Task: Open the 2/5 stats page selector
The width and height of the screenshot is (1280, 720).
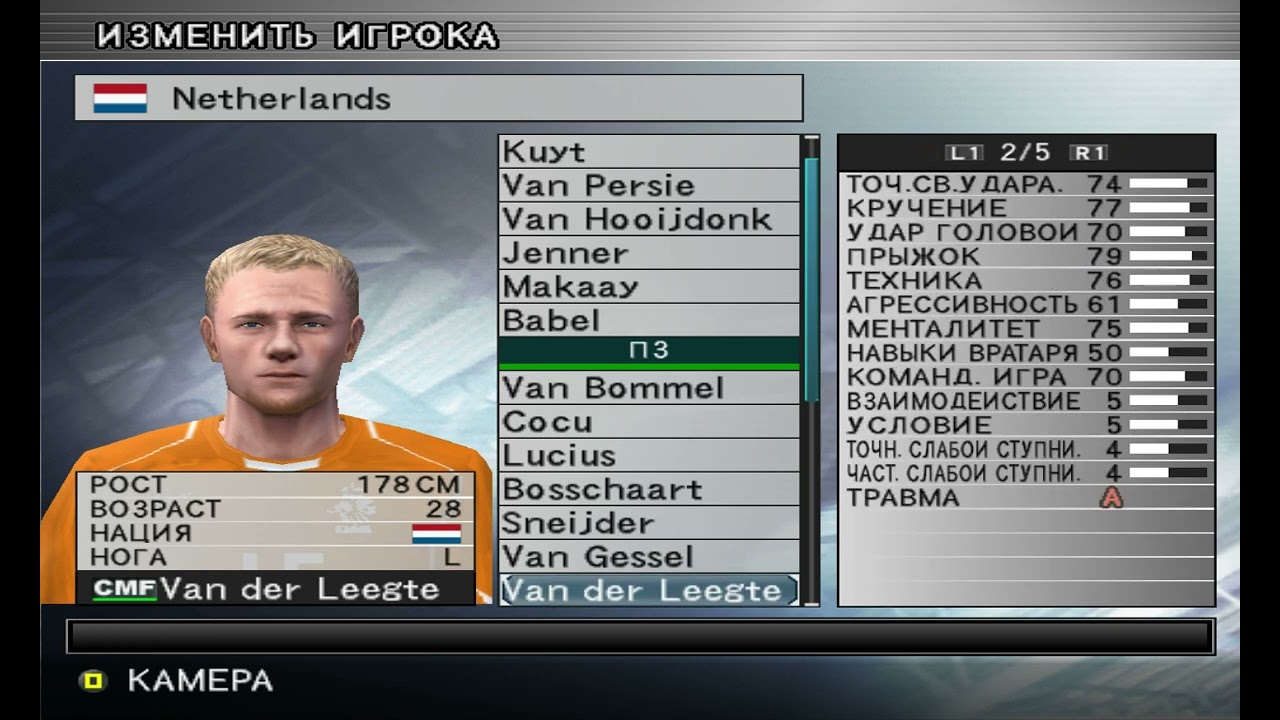Action: point(1025,153)
